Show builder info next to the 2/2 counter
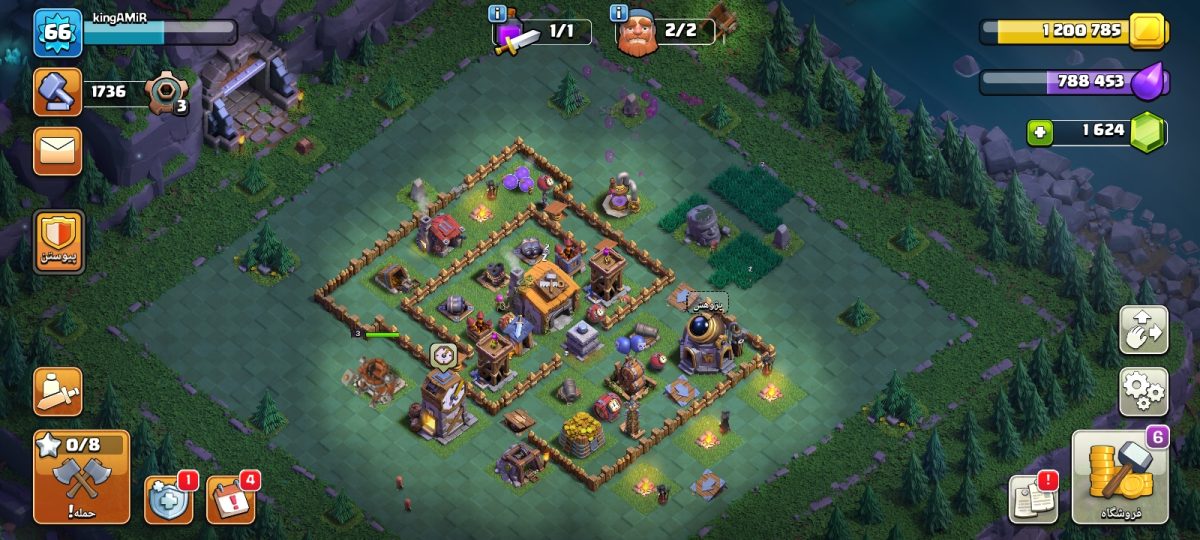This screenshot has width=1200, height=540. pyautogui.click(x=619, y=13)
